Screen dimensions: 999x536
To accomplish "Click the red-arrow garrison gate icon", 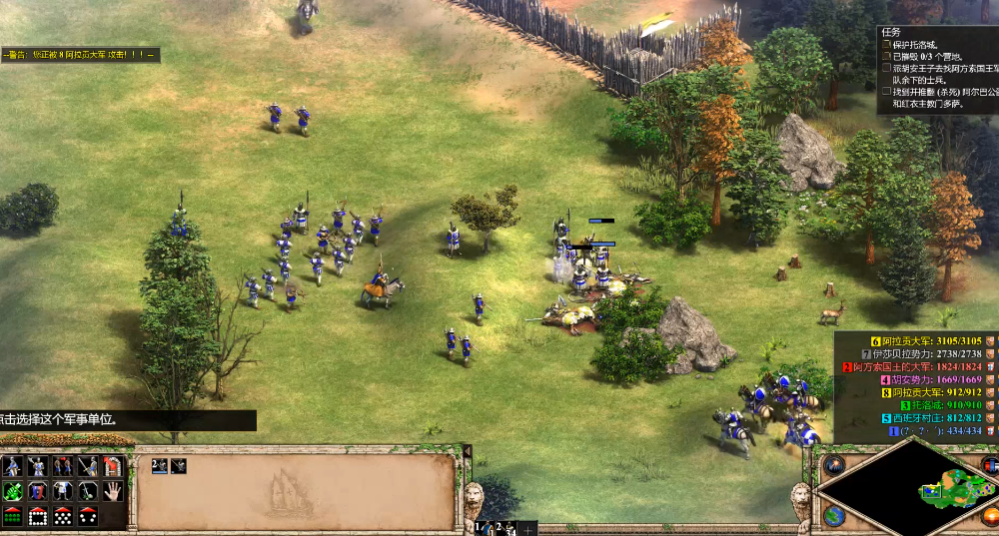I will point(113,466).
